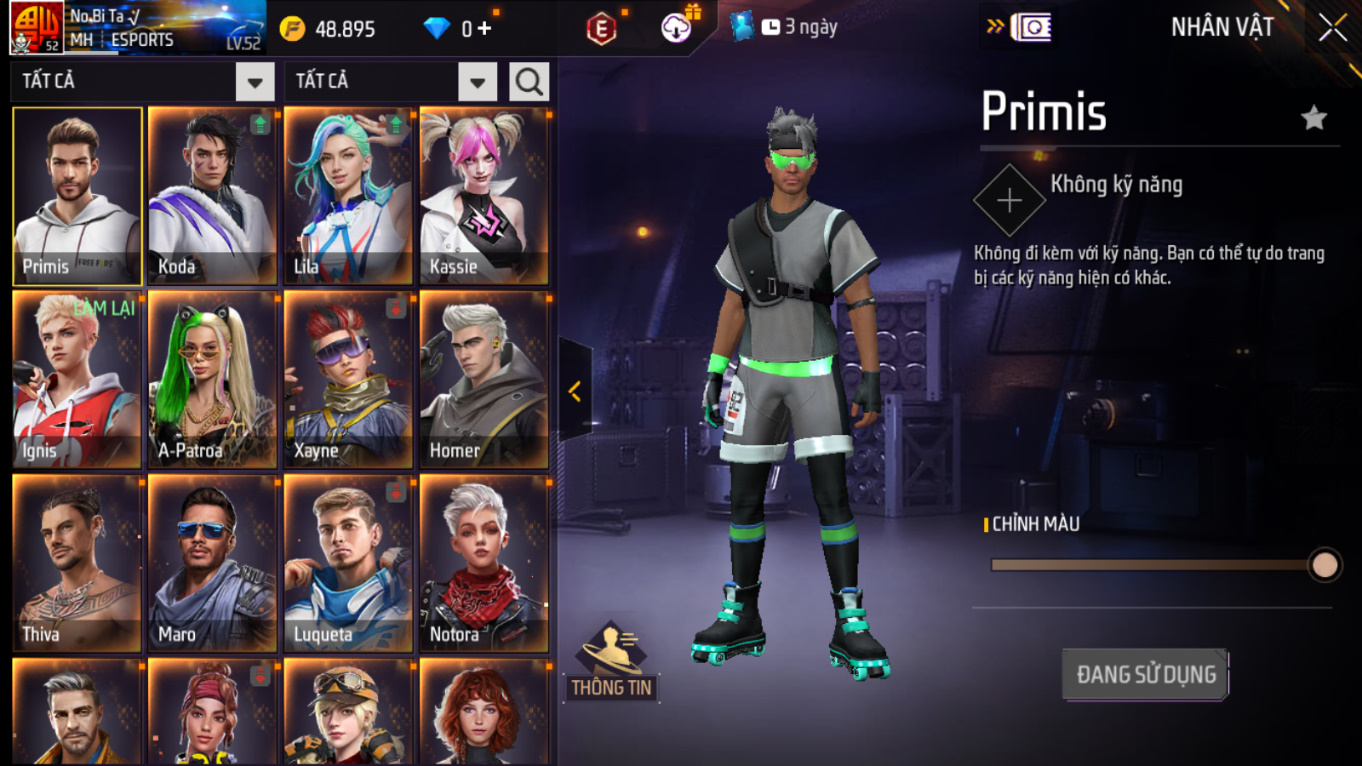
Task: Open the THÔNG TIN character info
Action: [x=611, y=661]
